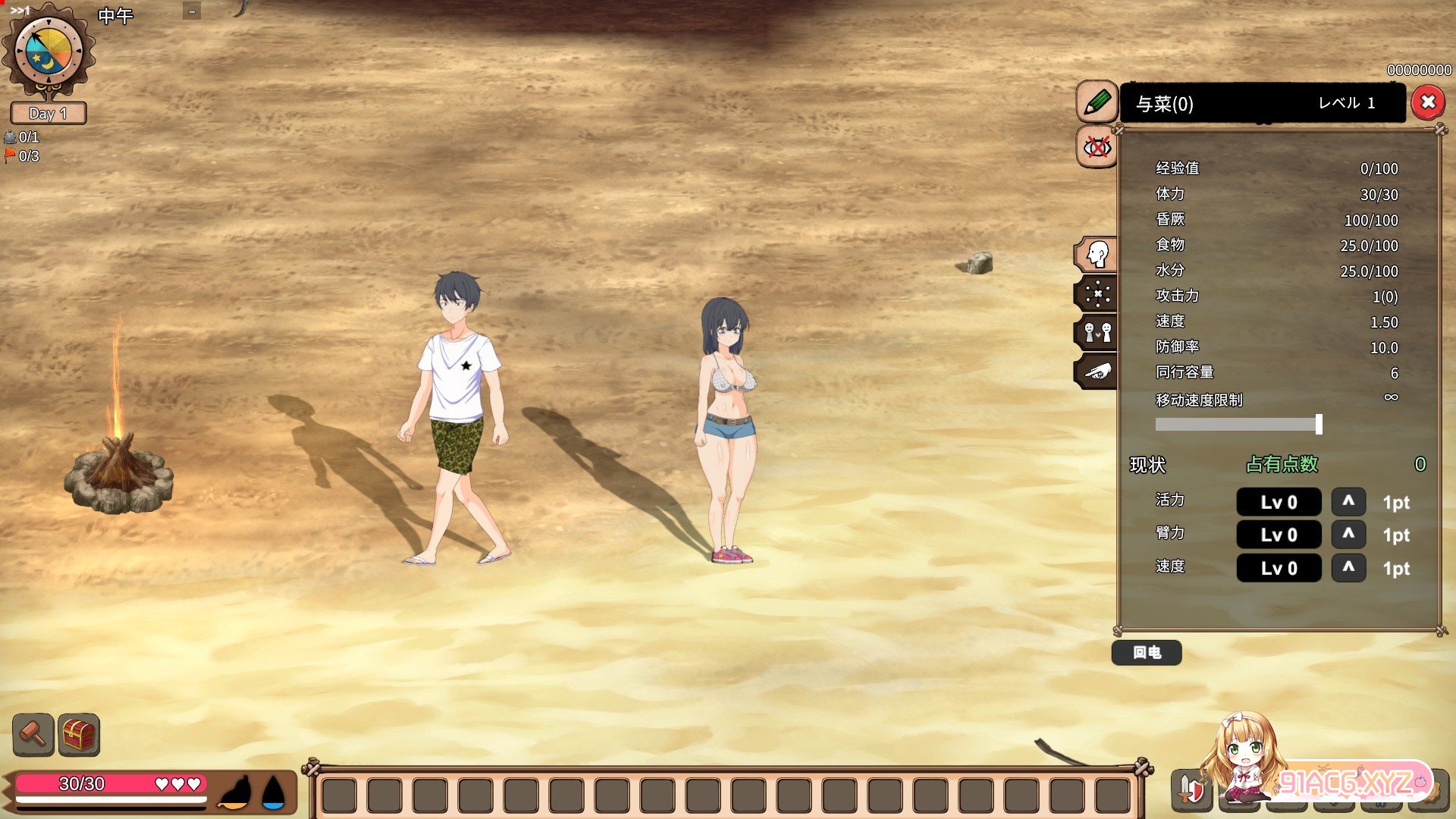Click the small minus button near 中午
The width and height of the screenshot is (1456, 819).
(192, 11)
